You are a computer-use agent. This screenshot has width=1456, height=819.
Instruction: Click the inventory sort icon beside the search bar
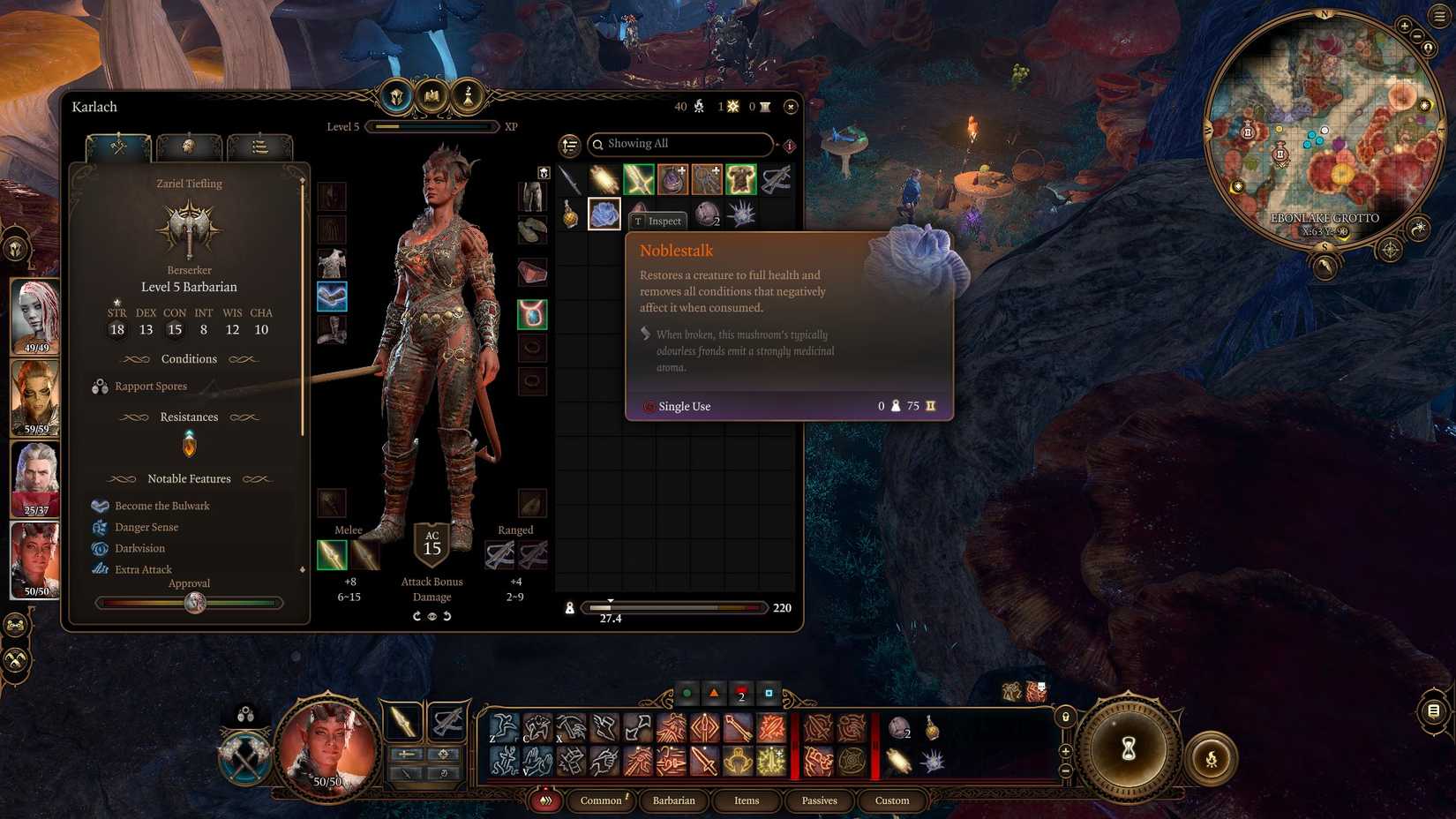[570, 144]
